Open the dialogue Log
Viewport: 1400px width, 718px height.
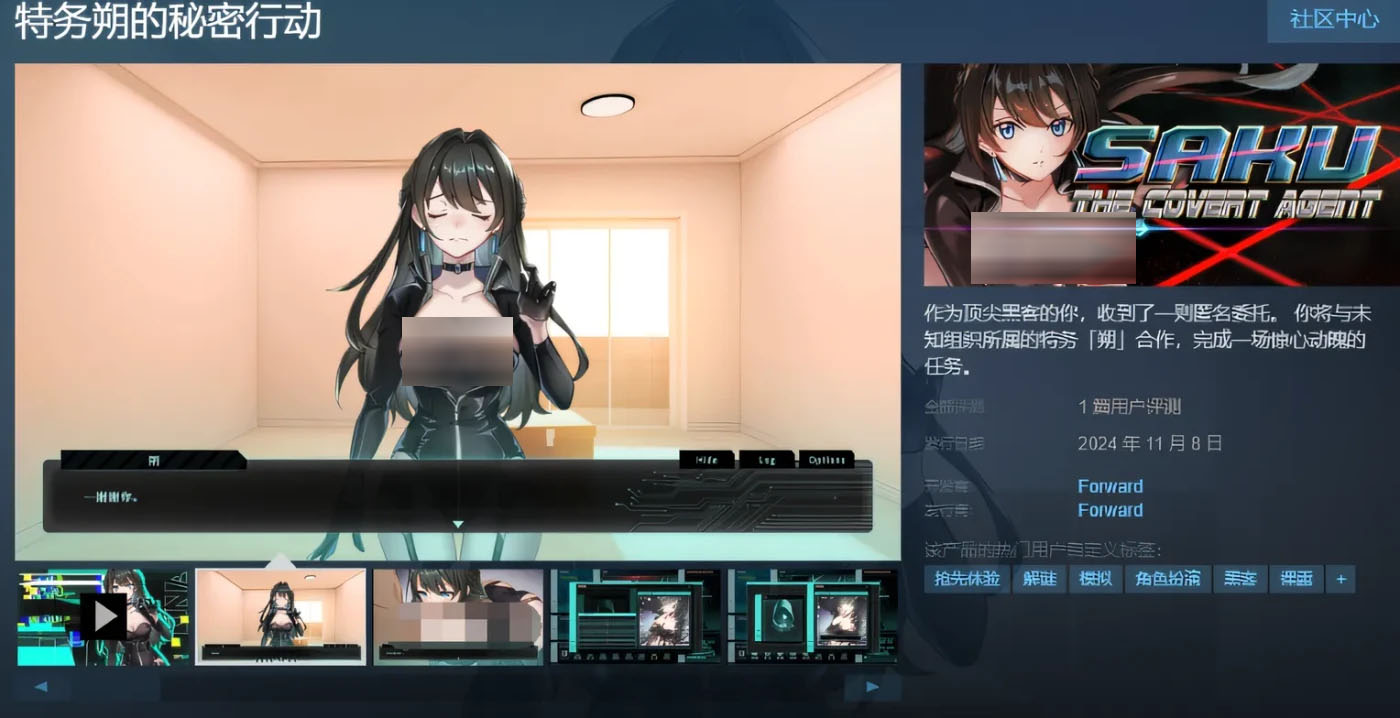click(766, 460)
